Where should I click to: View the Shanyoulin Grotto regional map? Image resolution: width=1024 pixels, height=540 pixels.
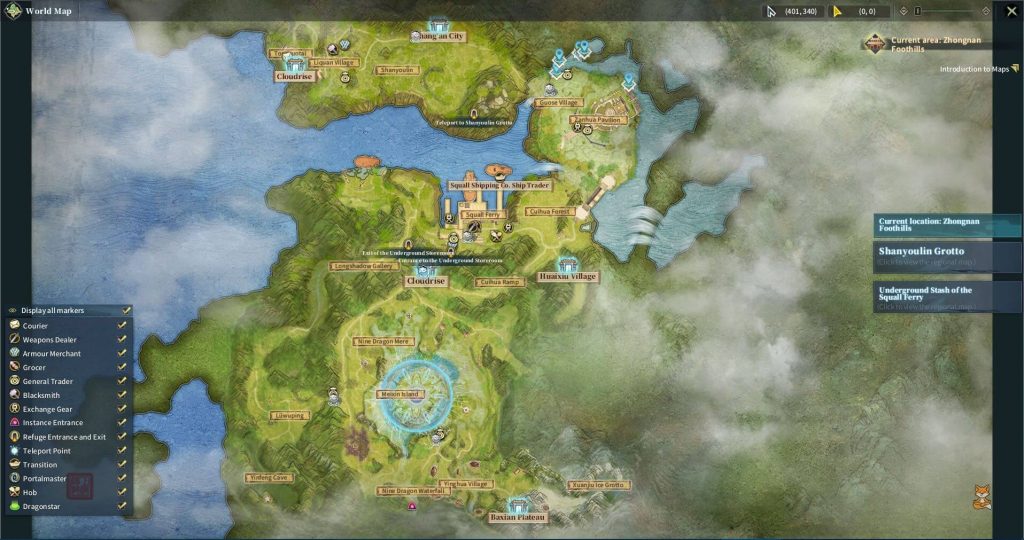946,256
